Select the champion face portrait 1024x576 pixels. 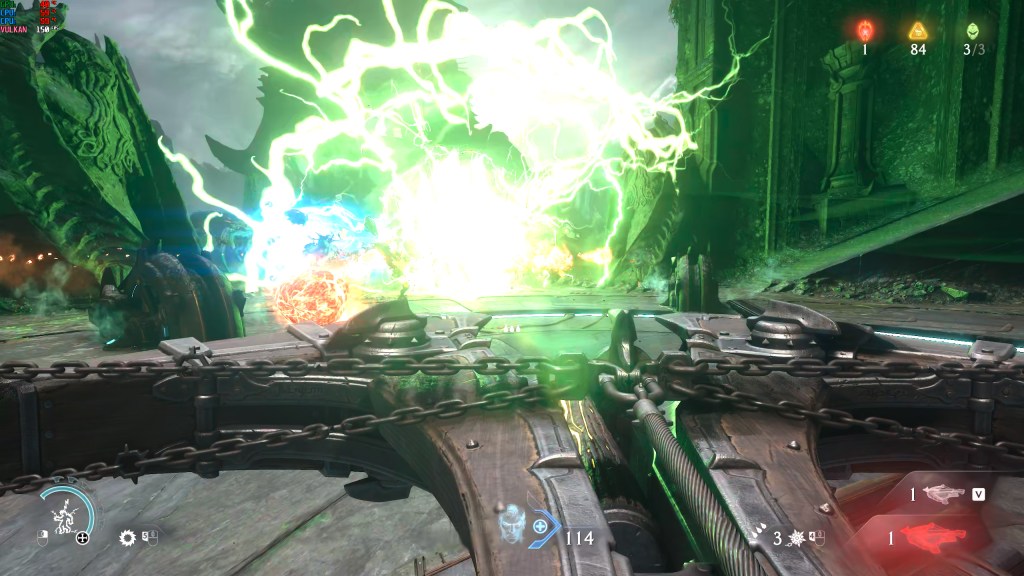[x=512, y=524]
